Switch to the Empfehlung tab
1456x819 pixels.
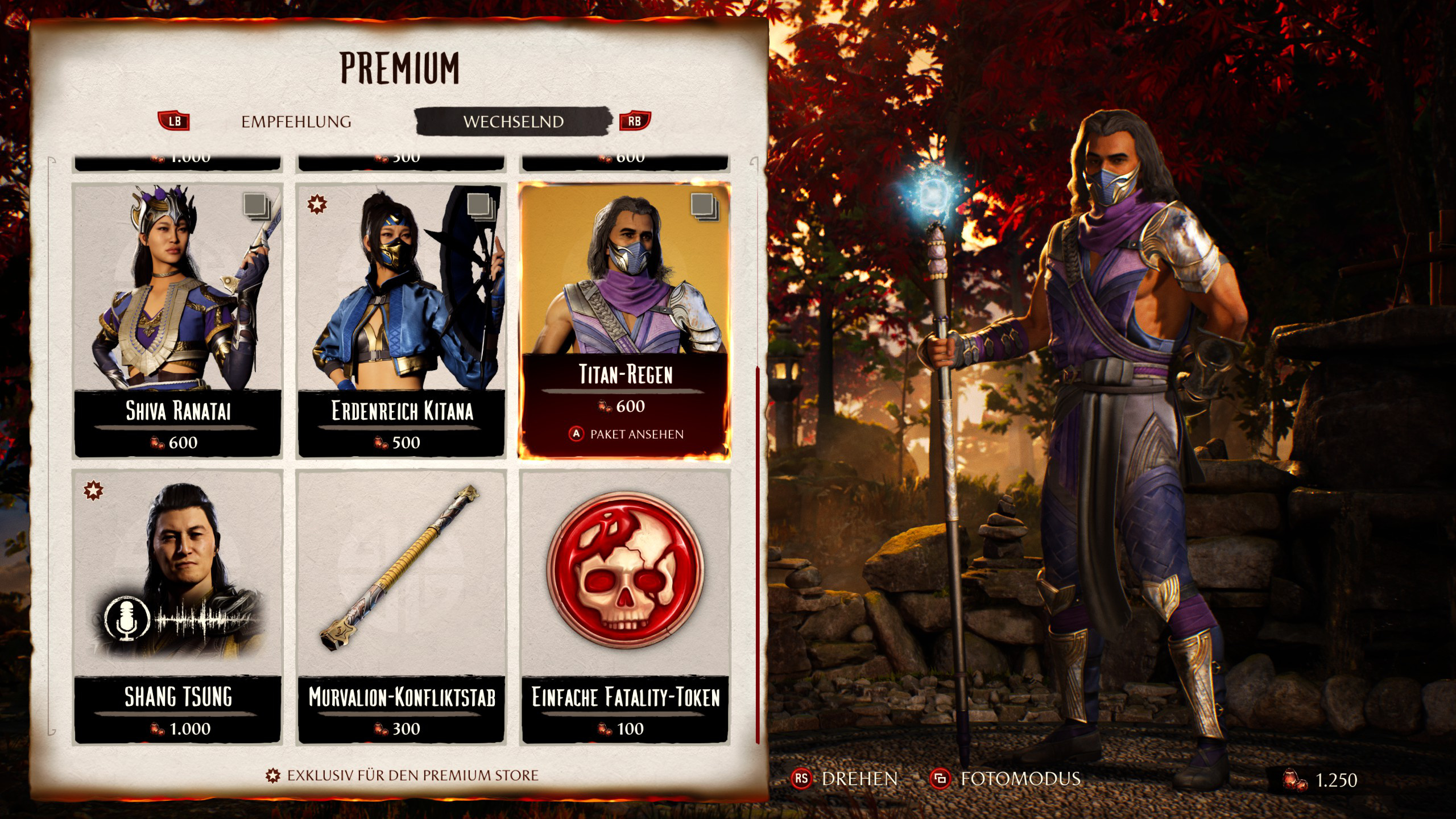296,122
